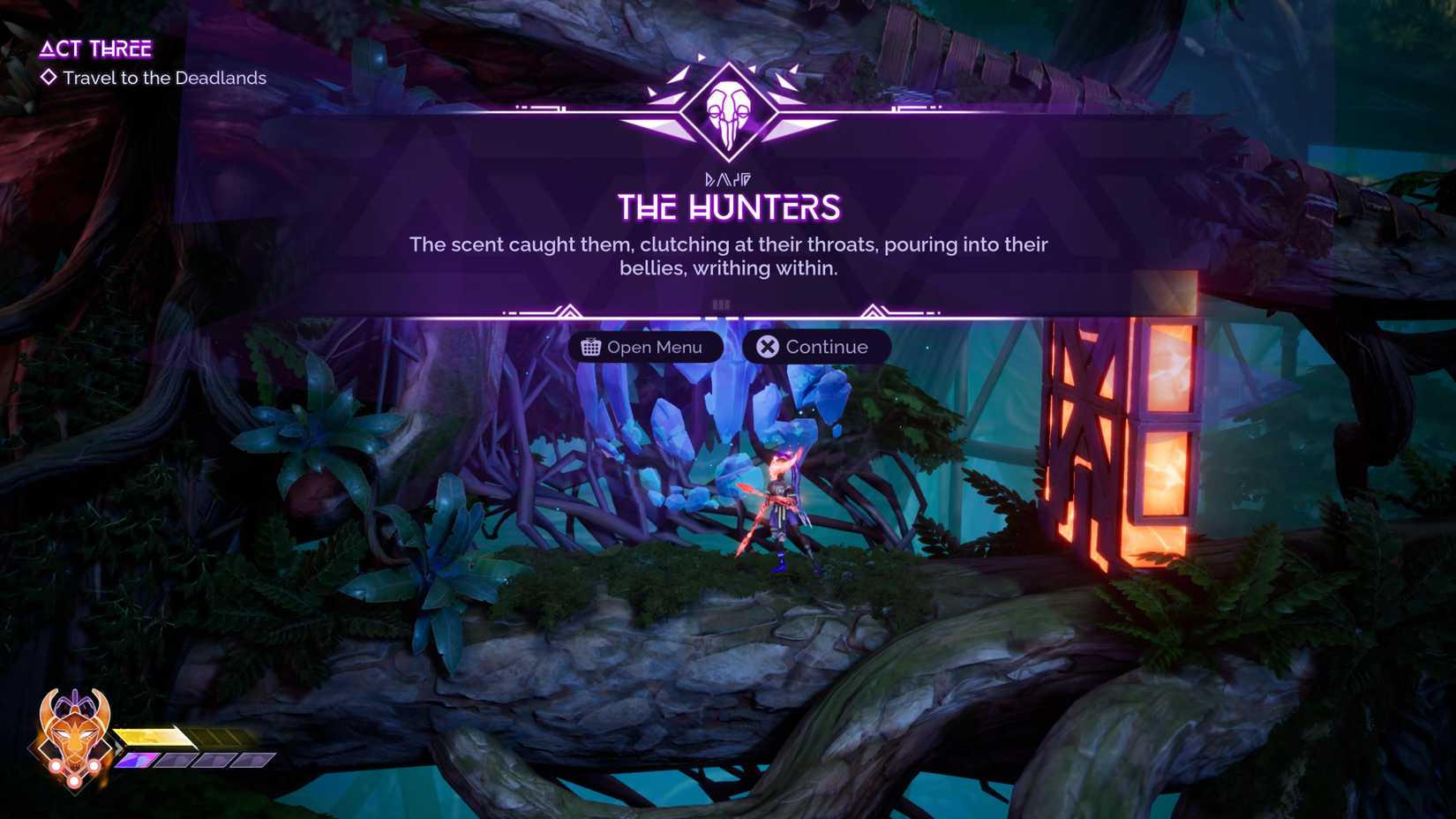
Task: Click the Travel to the Deadlands objective text
Action: coord(163,79)
